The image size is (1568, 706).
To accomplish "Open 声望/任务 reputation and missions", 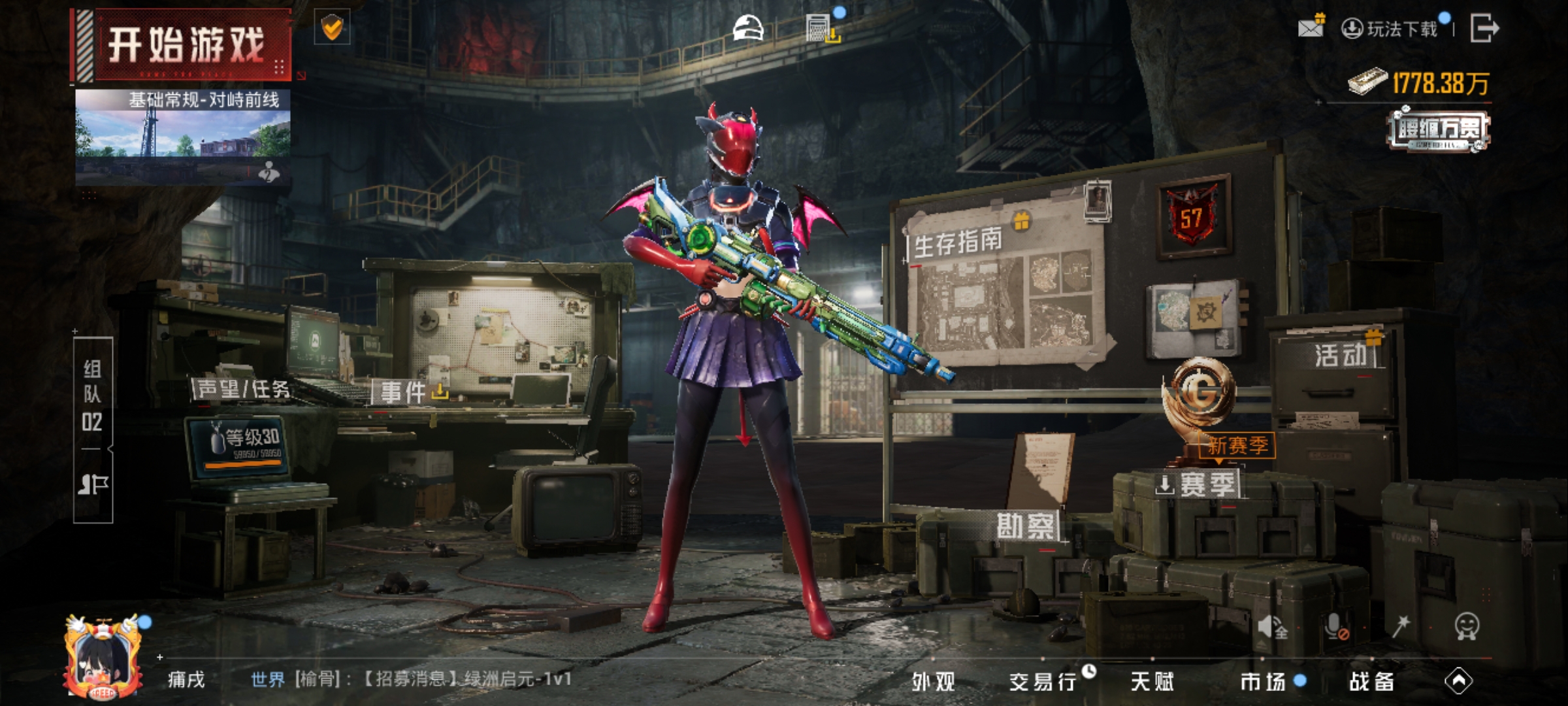I will click(243, 390).
